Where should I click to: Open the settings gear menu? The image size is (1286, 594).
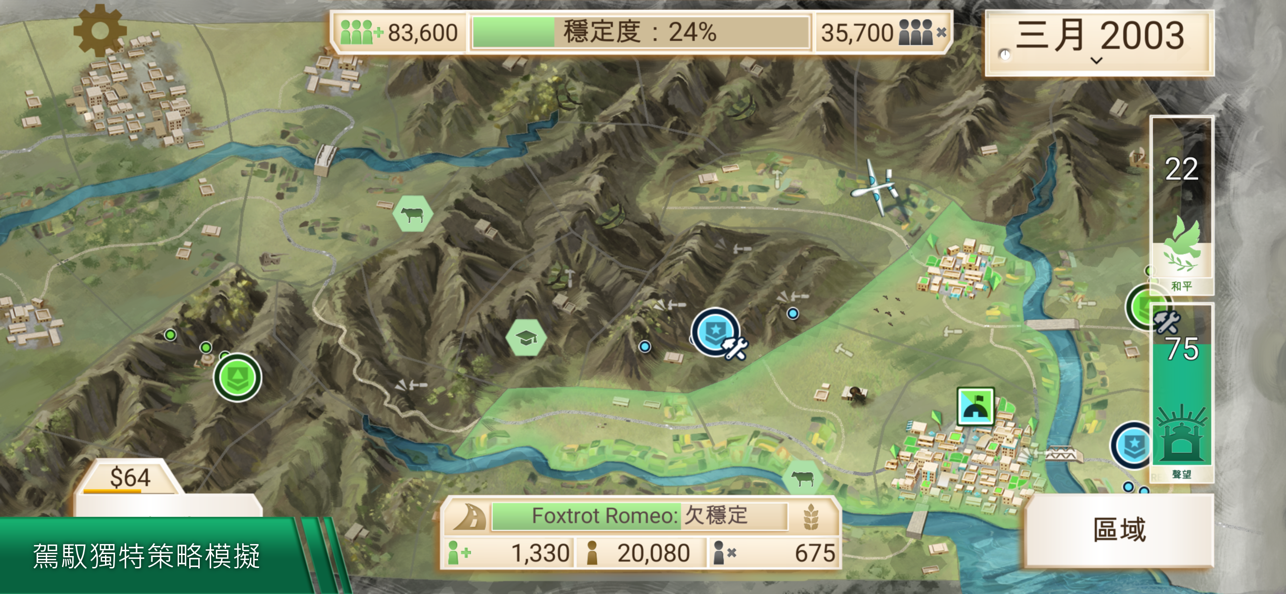(x=100, y=31)
